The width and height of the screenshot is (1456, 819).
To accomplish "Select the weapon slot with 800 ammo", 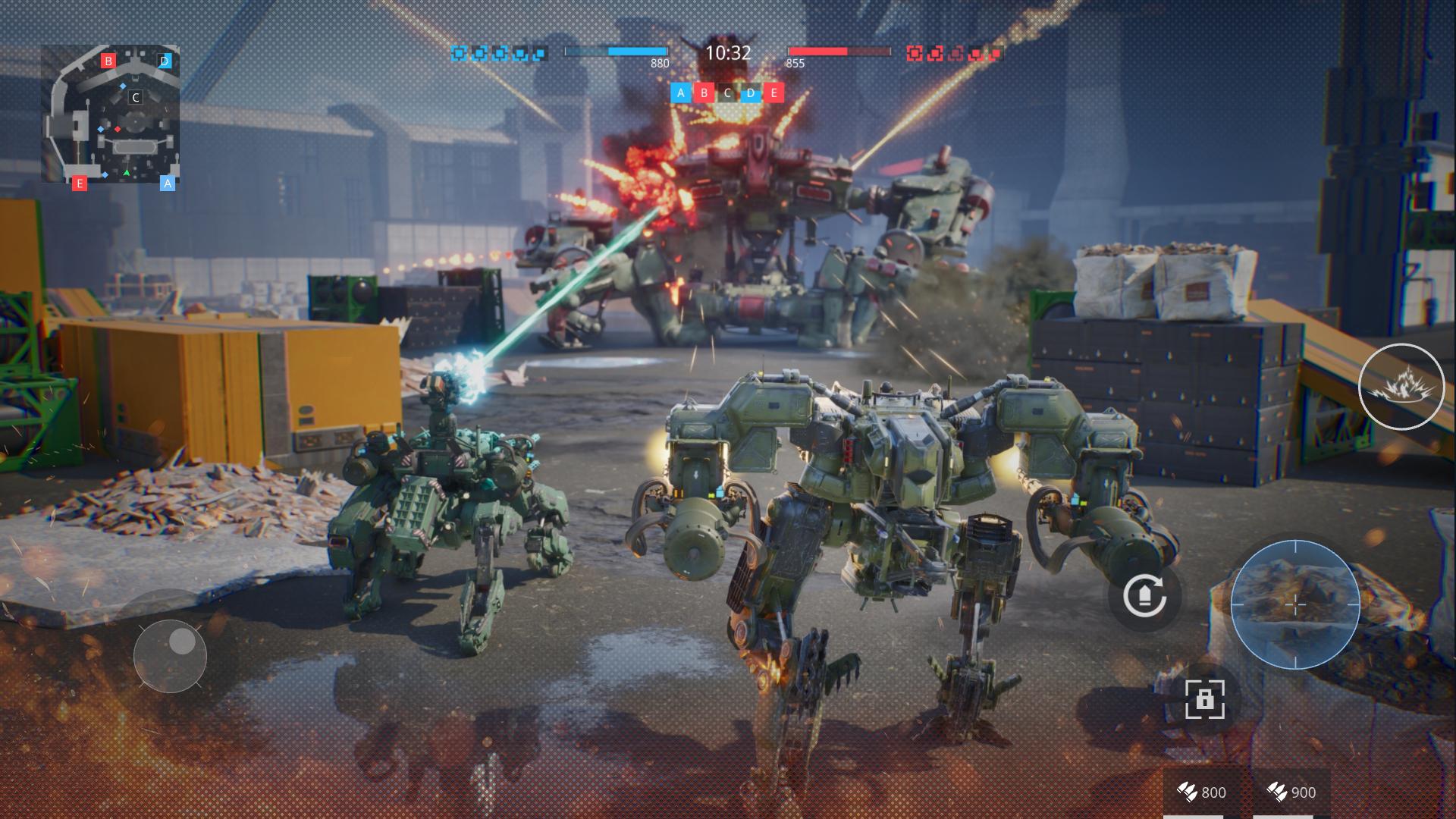I will [x=1201, y=793].
